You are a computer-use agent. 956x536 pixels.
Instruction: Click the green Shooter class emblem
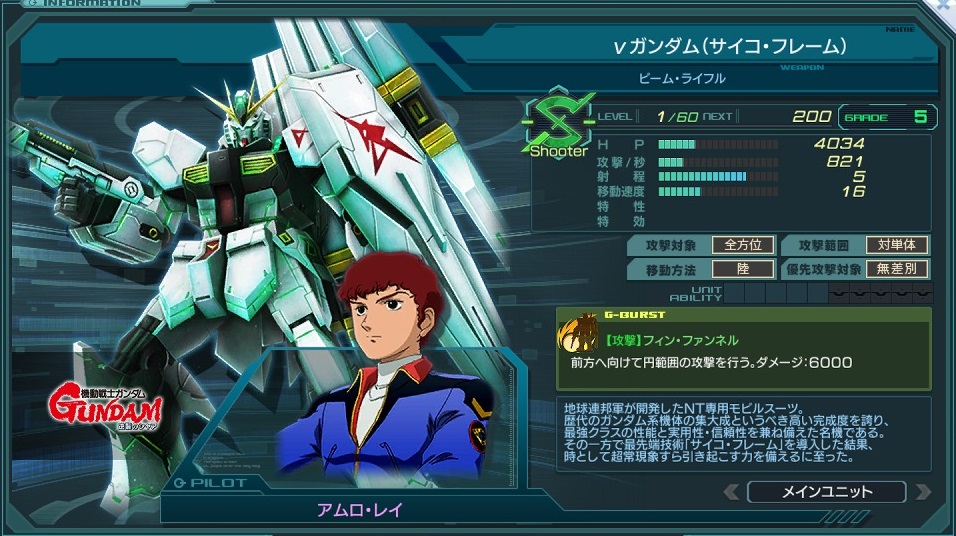[558, 126]
